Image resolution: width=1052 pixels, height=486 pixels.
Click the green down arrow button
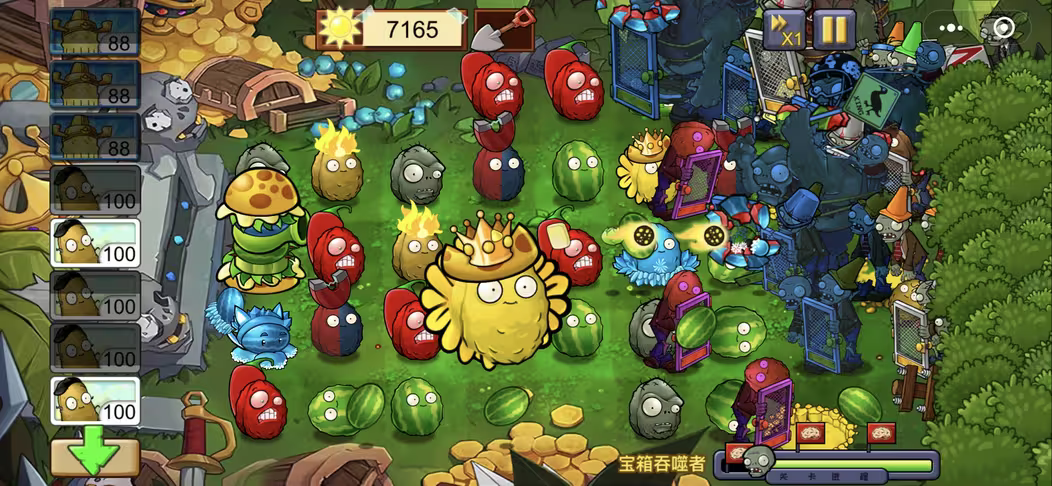[x=95, y=457]
